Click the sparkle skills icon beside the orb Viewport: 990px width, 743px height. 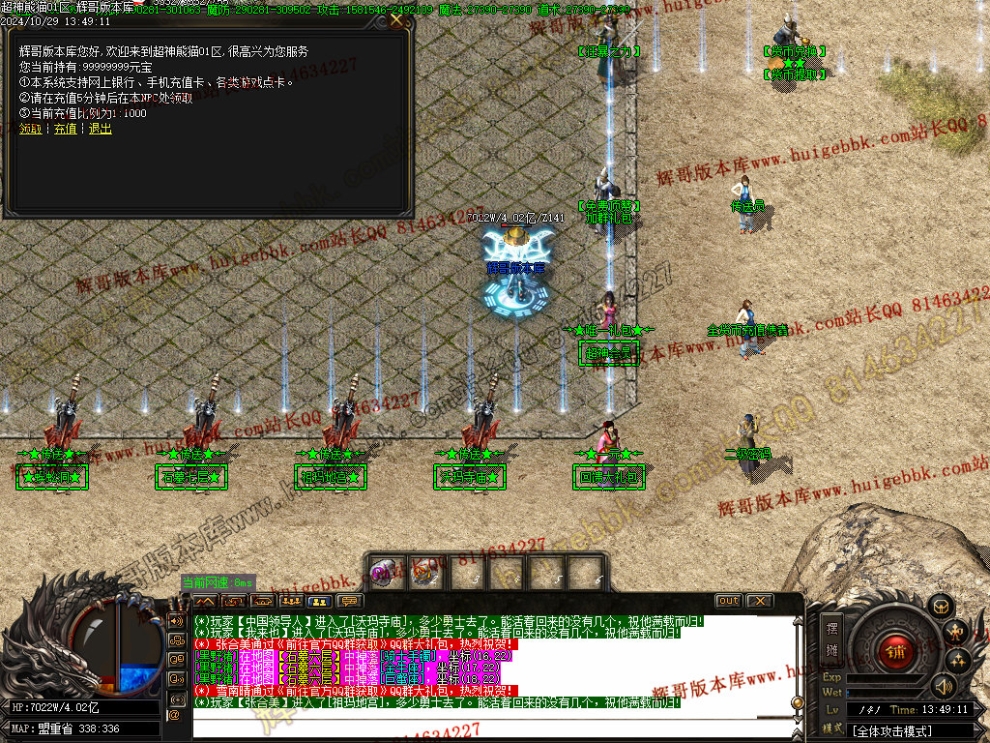pyautogui.click(x=958, y=659)
